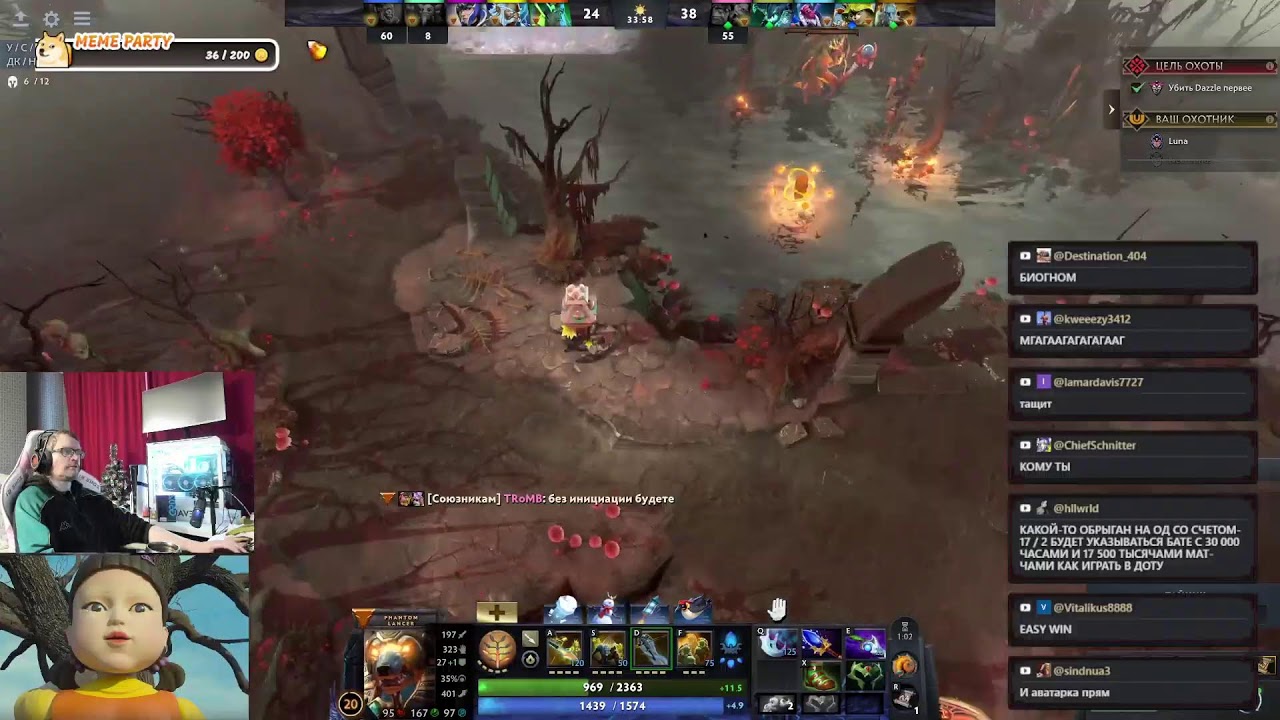This screenshot has width=1280, height=720.
Task: Open the hamburger menu in the top-left
Action: tap(82, 18)
